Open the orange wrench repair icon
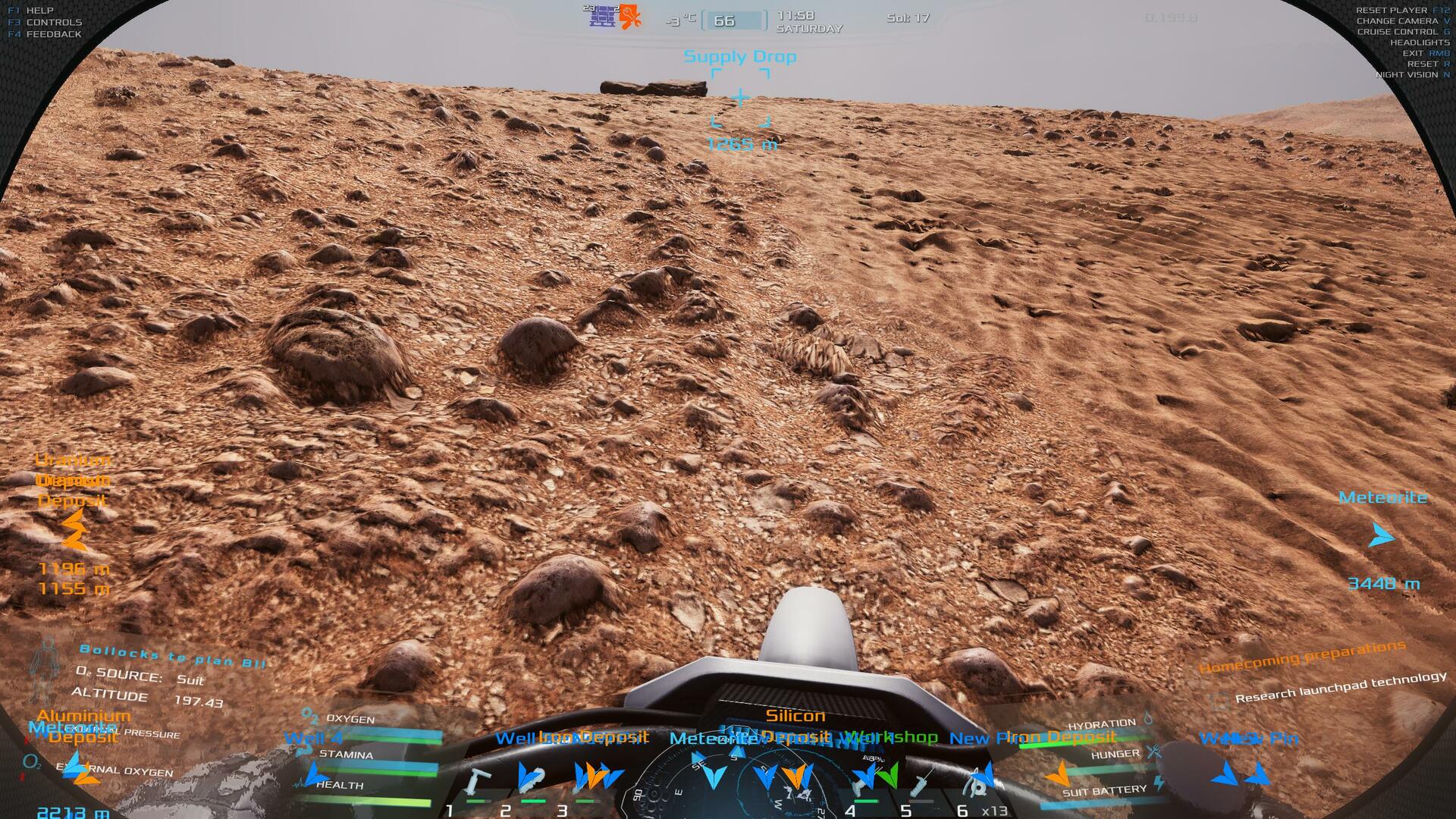Screen dimensions: 1456x819 (x=629, y=17)
